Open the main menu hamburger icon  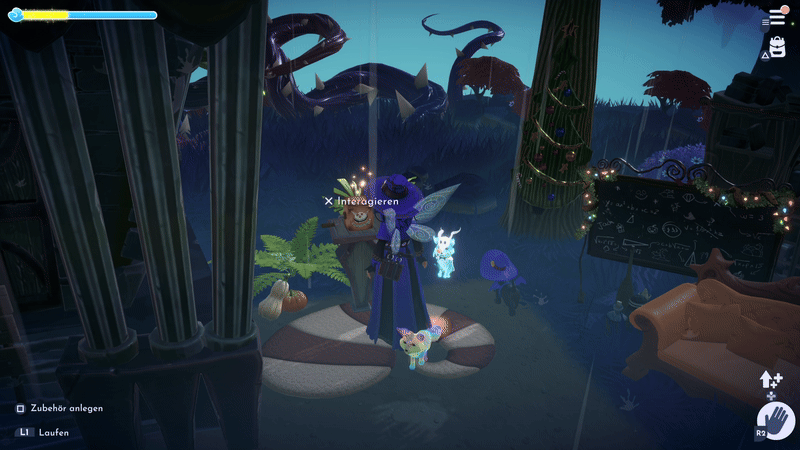tap(776, 18)
